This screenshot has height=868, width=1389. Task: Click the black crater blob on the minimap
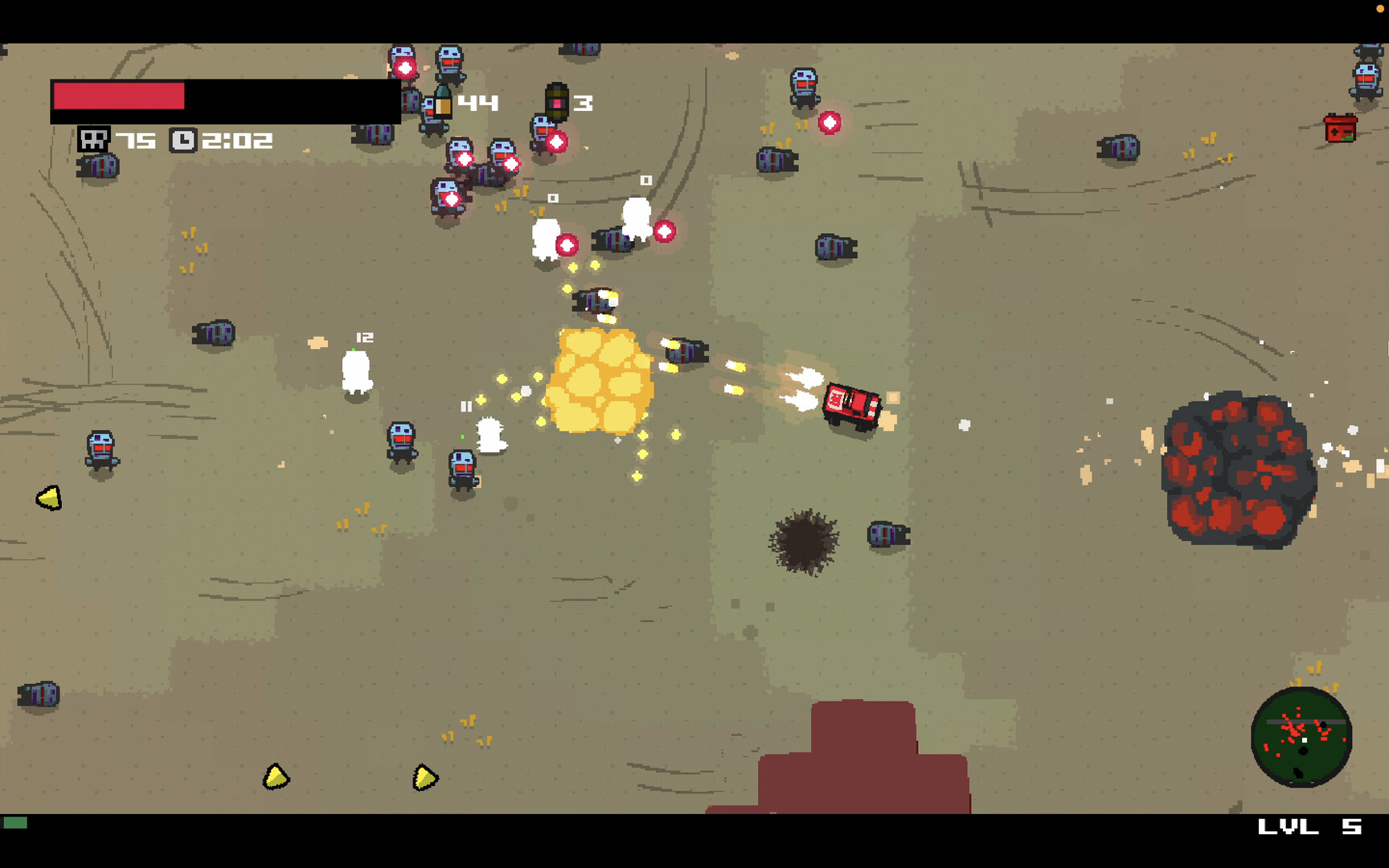coord(1303,750)
